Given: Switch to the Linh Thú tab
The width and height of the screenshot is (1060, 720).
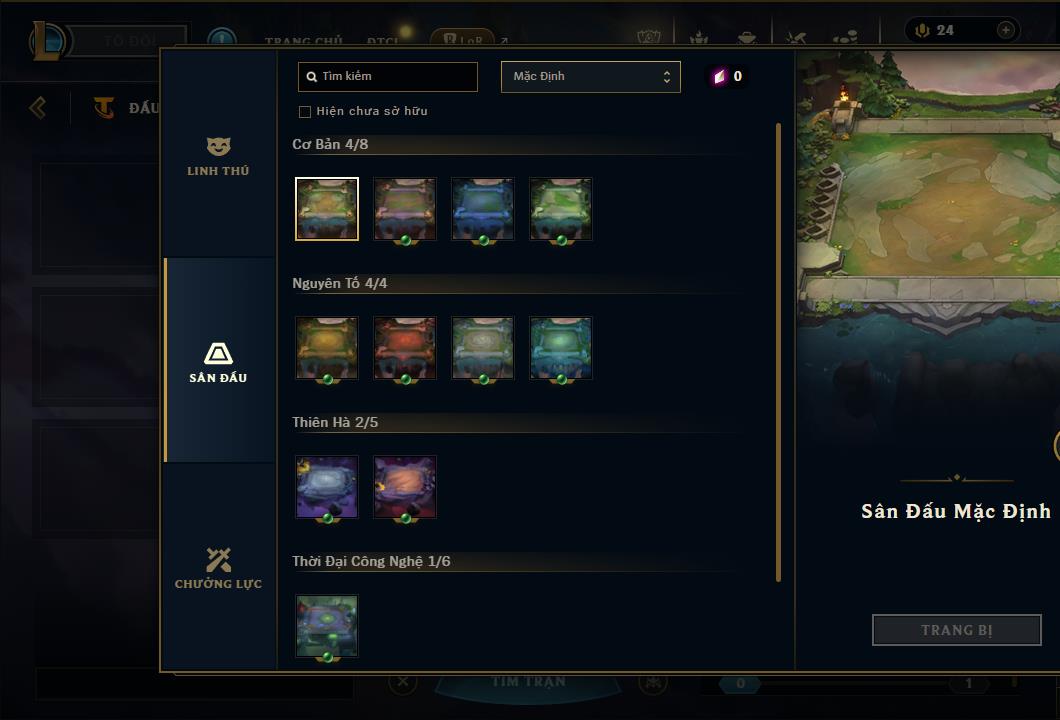Looking at the screenshot, I should [x=218, y=156].
